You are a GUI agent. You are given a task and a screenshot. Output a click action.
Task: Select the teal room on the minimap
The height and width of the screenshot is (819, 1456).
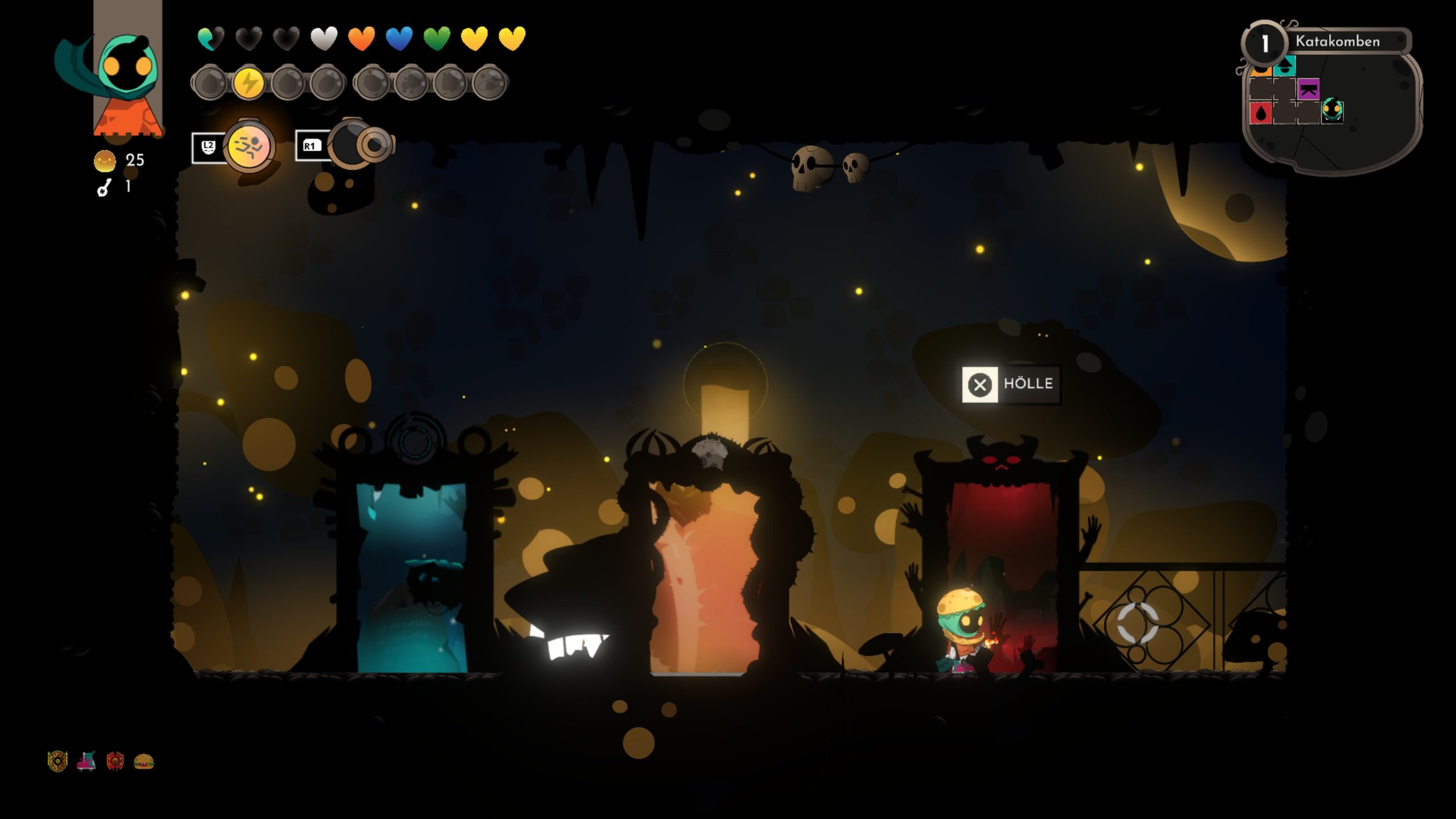click(x=1284, y=67)
